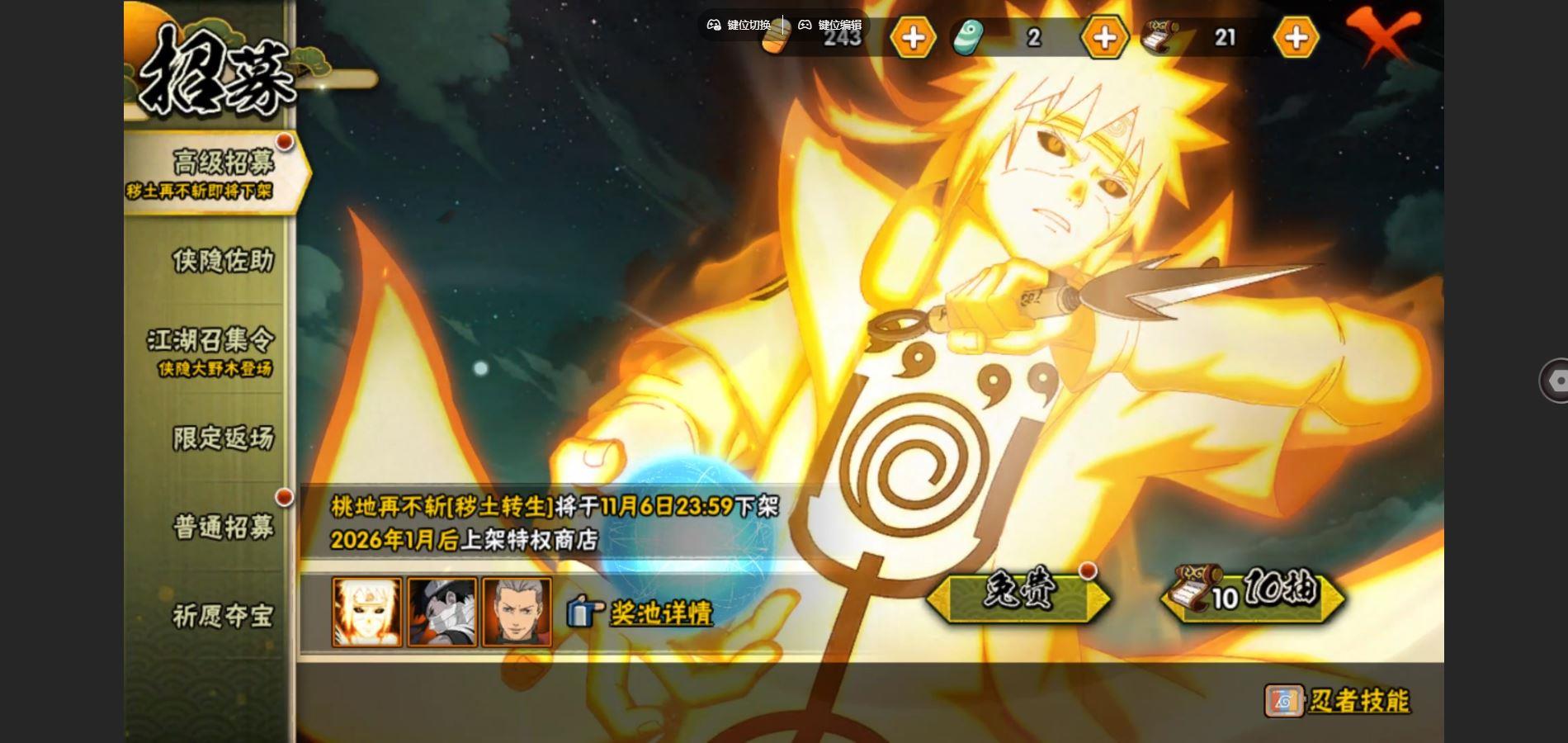Perform the 10抽 ten-pull recruit
Viewport: 1568px width, 743px height.
coord(1254,593)
